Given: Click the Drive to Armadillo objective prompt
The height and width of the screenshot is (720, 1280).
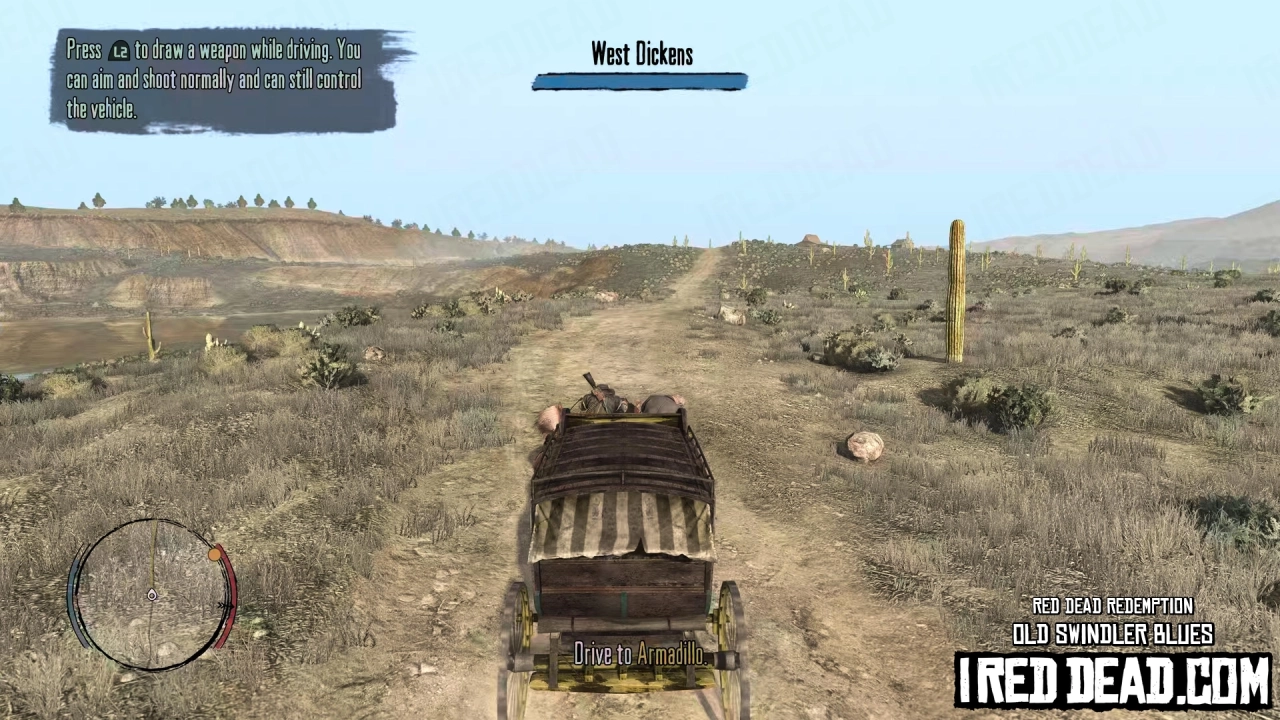Looking at the screenshot, I should pos(640,655).
